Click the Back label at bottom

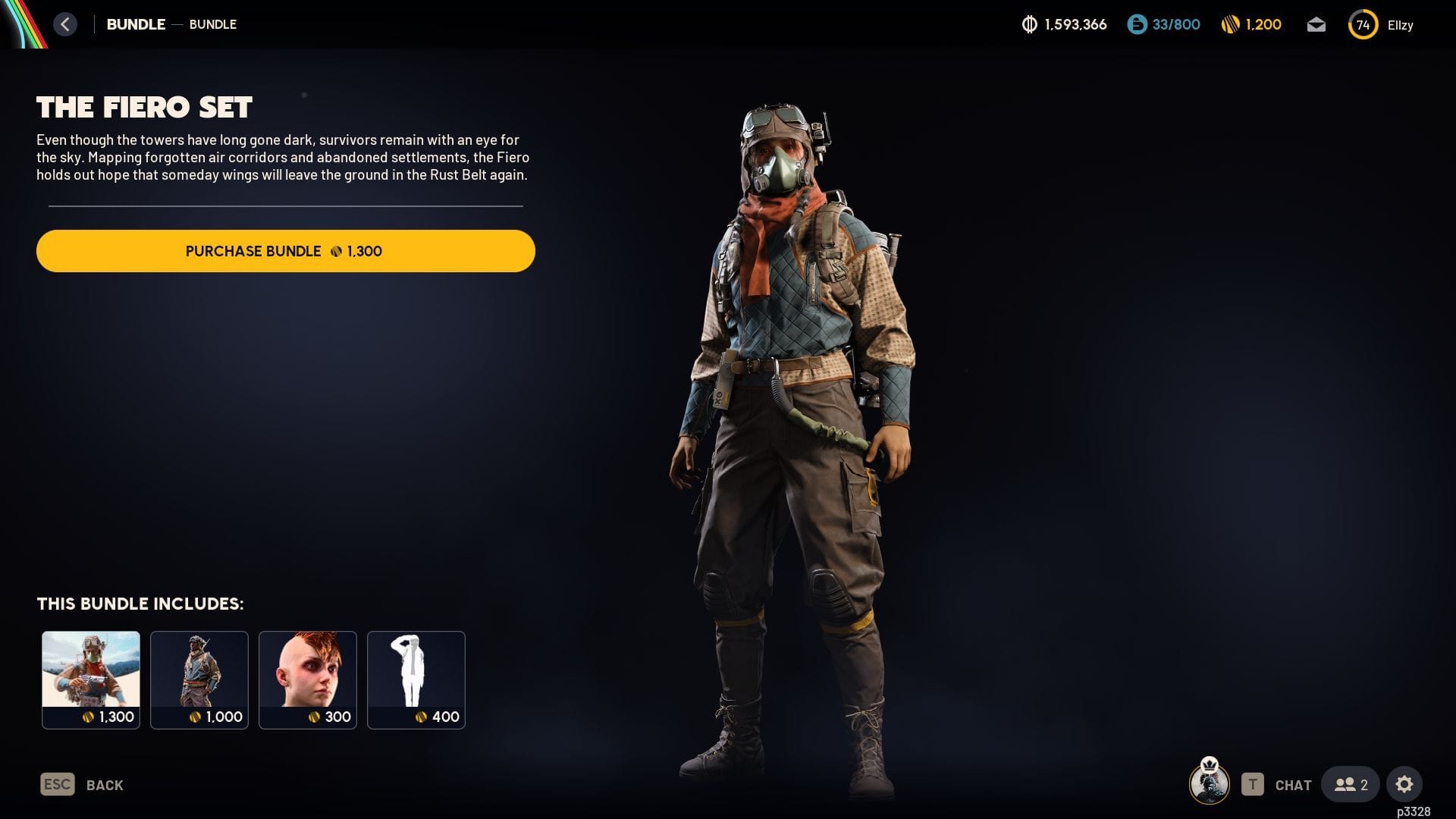(x=105, y=785)
